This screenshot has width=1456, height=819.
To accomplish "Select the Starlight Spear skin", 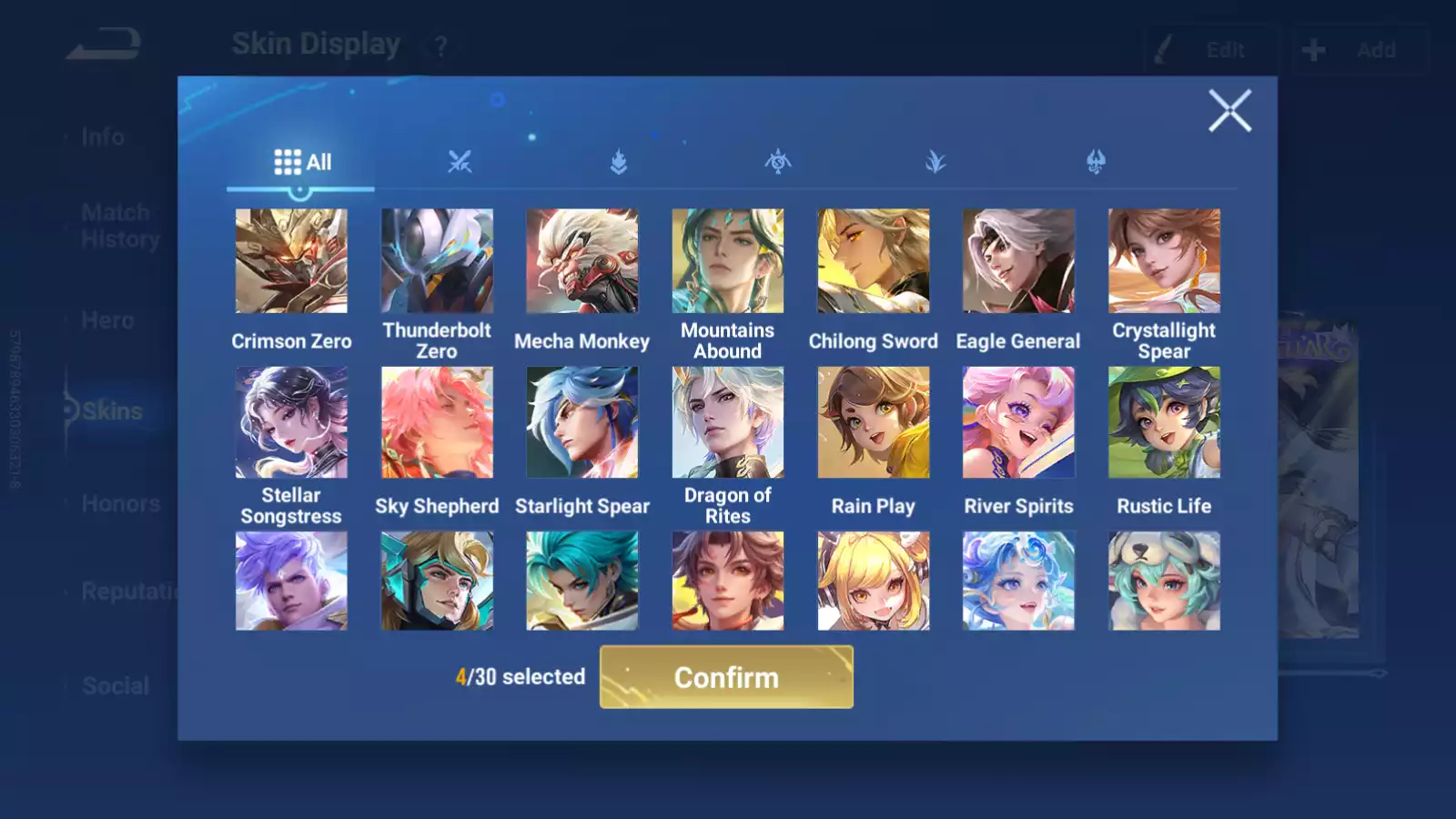I will tap(582, 422).
